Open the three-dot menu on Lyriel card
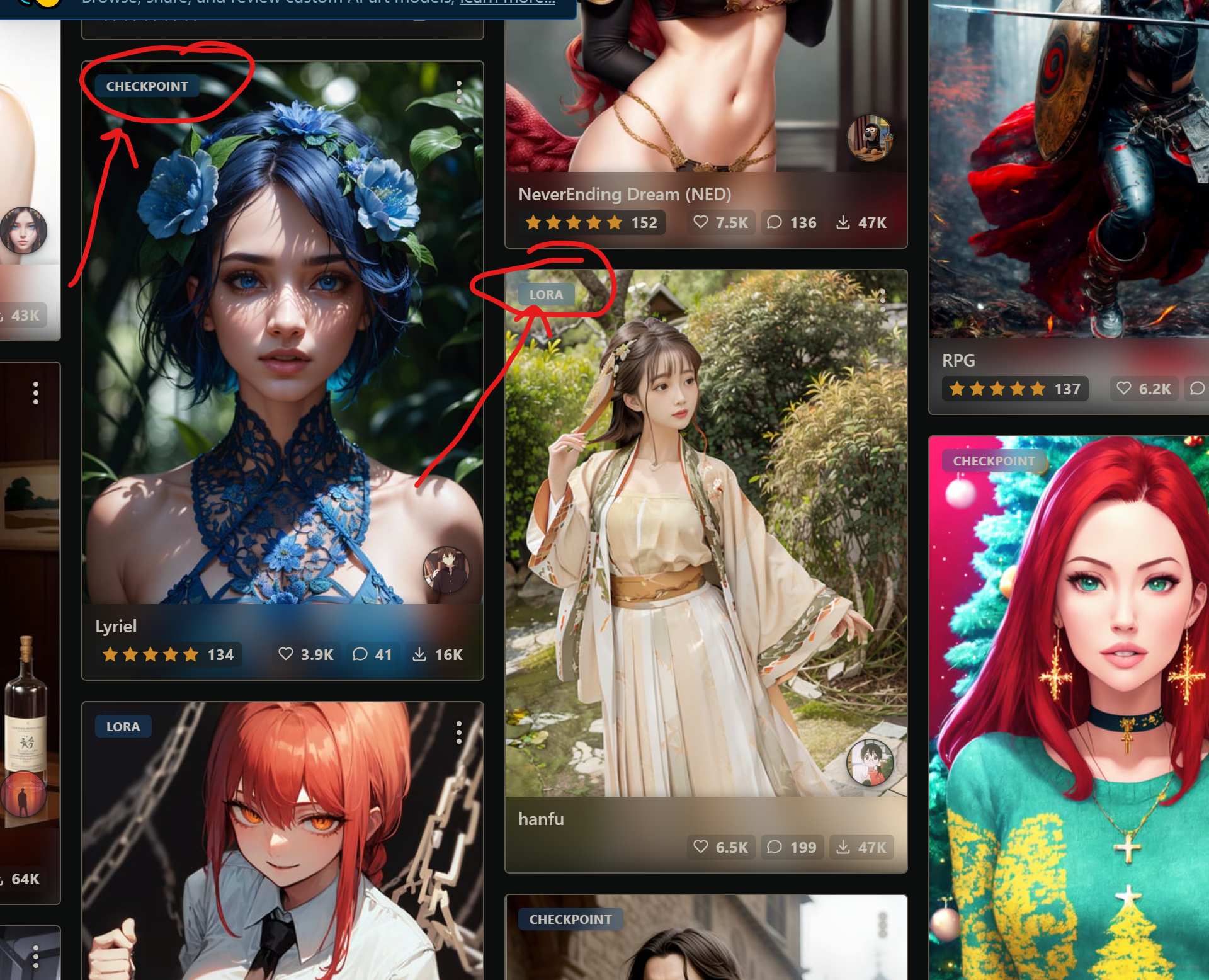The height and width of the screenshot is (980, 1209). tap(459, 92)
